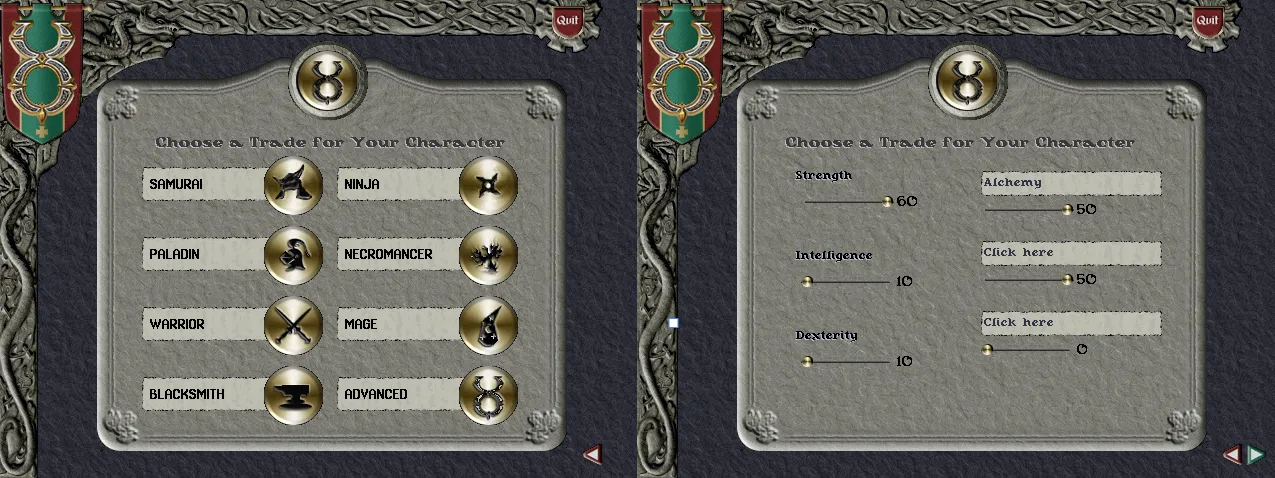Choose the Necromancer trade

coord(488,255)
